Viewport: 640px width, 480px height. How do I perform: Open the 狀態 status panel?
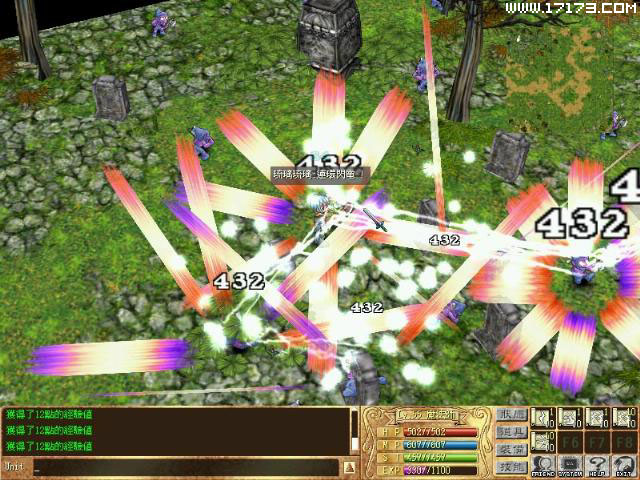509,414
